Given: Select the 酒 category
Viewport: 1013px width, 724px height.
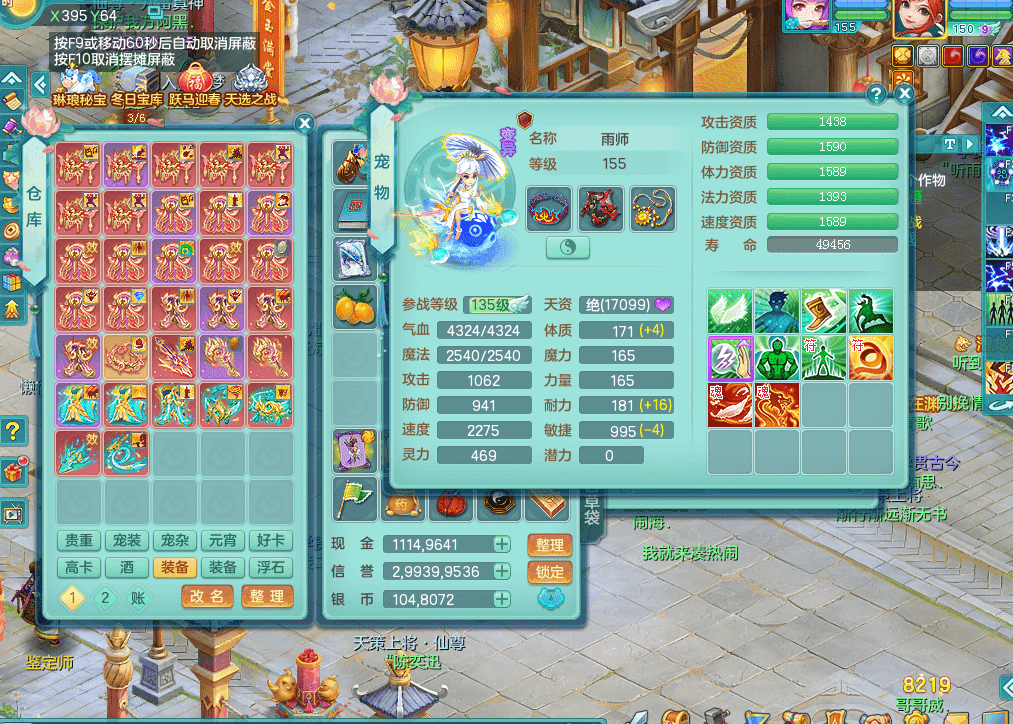Looking at the screenshot, I should (127, 567).
